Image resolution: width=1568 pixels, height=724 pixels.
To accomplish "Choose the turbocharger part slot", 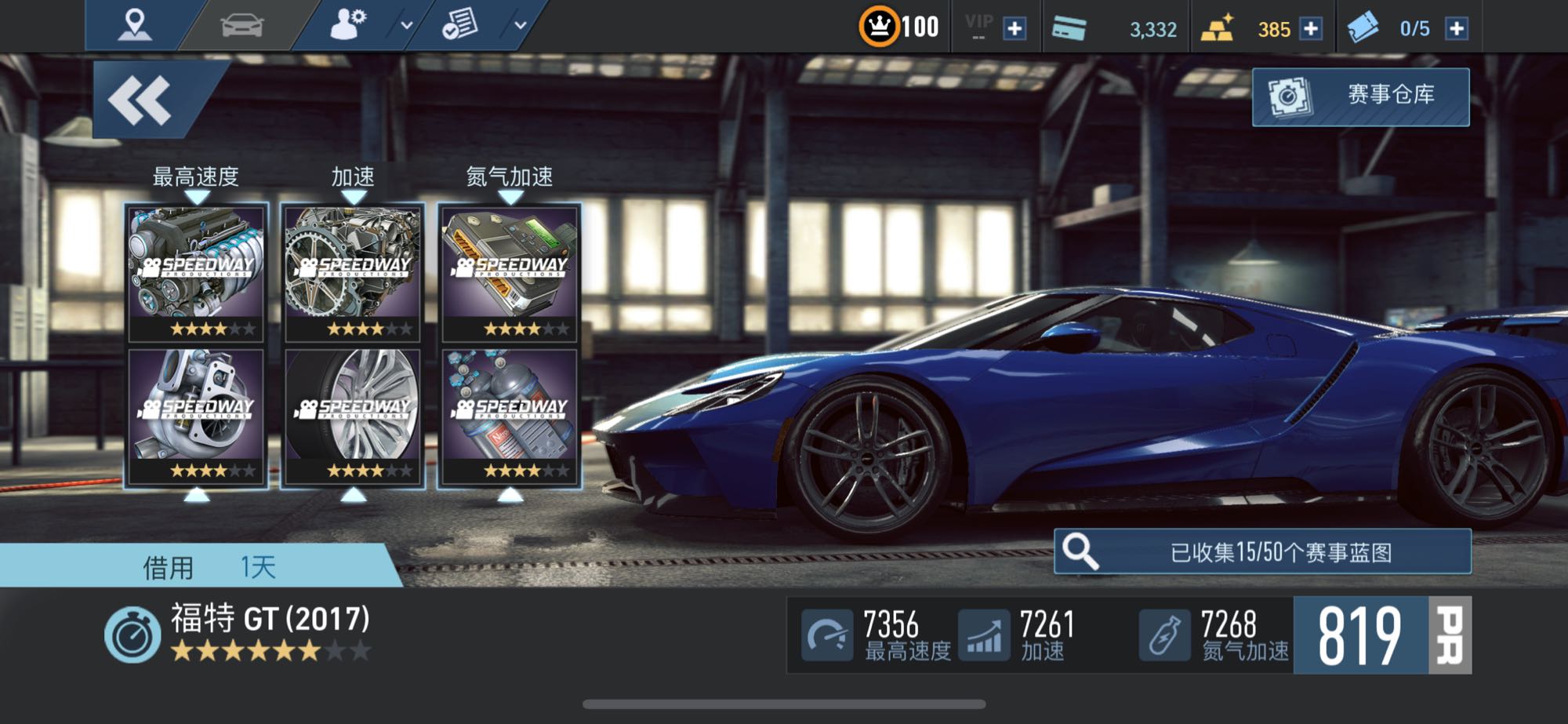I will [x=196, y=416].
